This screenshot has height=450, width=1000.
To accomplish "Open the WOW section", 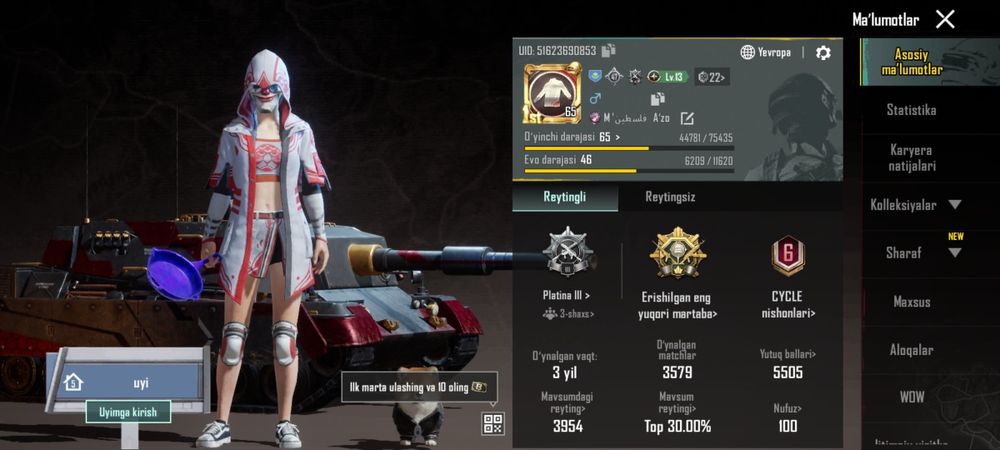I will (x=911, y=397).
